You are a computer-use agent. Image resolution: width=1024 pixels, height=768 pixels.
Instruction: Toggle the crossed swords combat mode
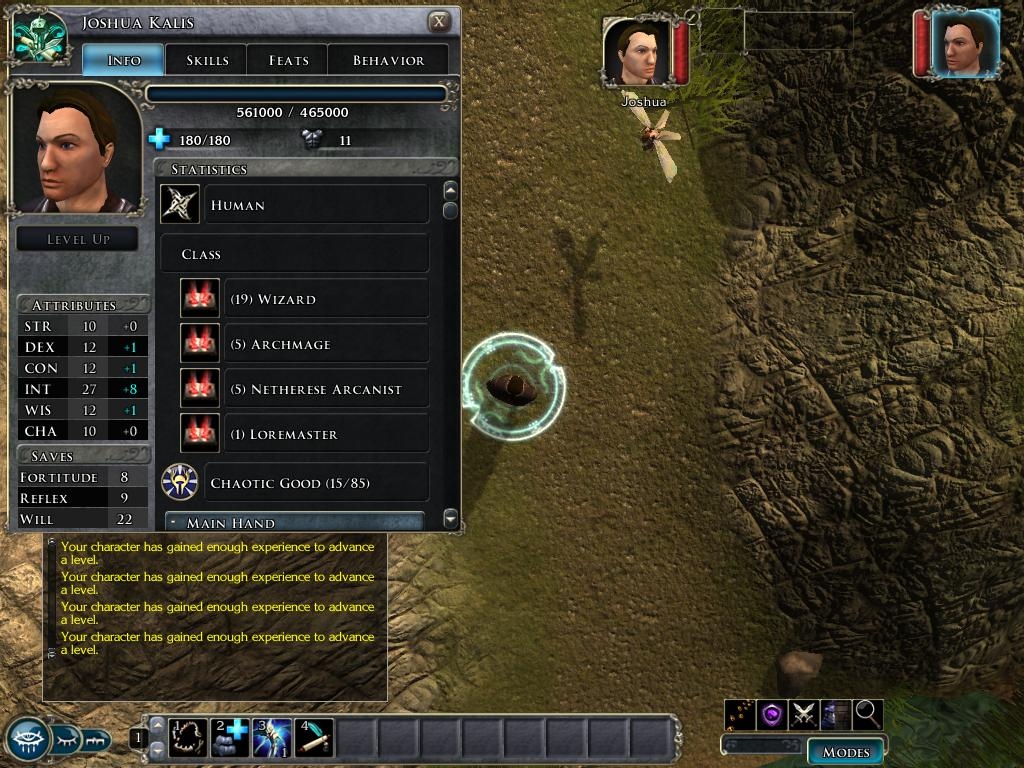[x=804, y=714]
